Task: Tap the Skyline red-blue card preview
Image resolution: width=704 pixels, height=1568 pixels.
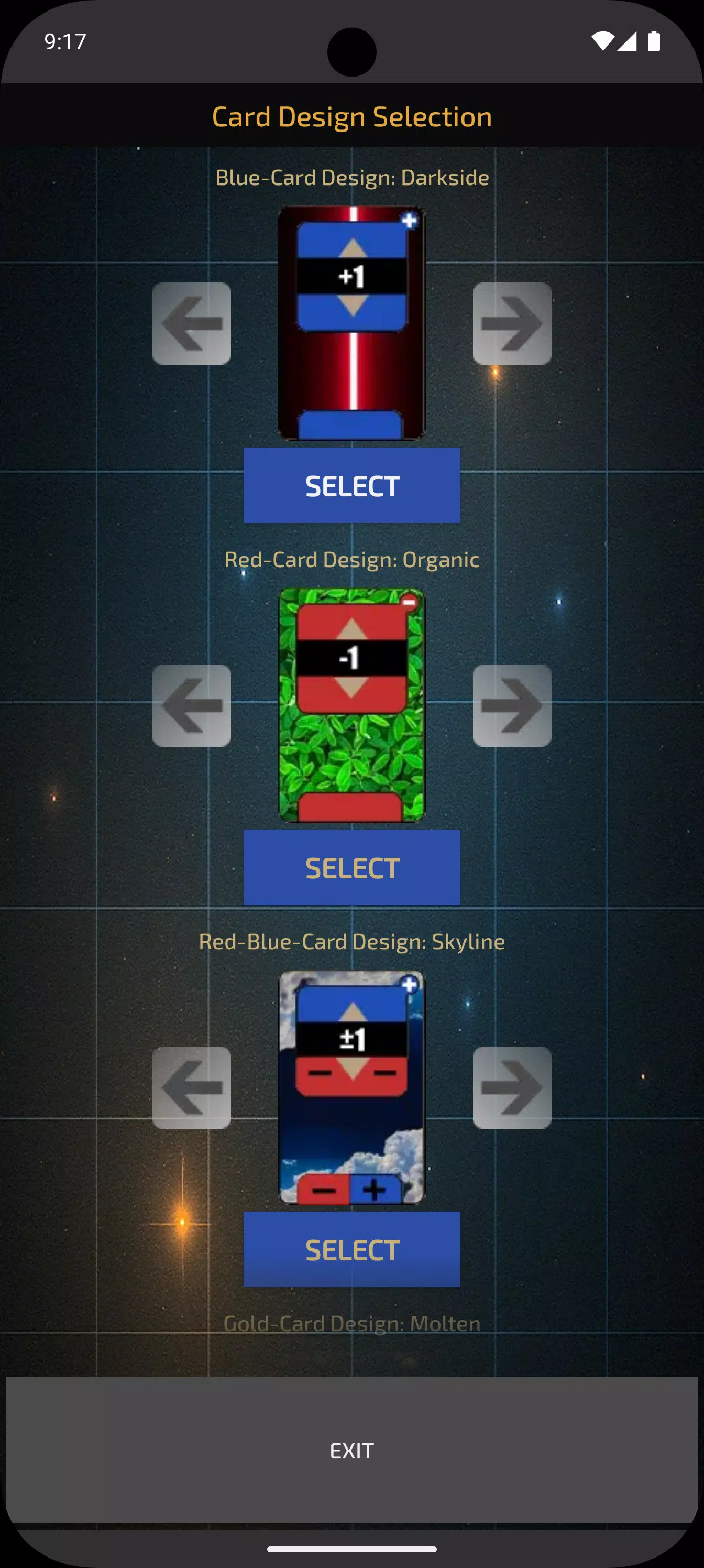Action: click(x=351, y=1090)
